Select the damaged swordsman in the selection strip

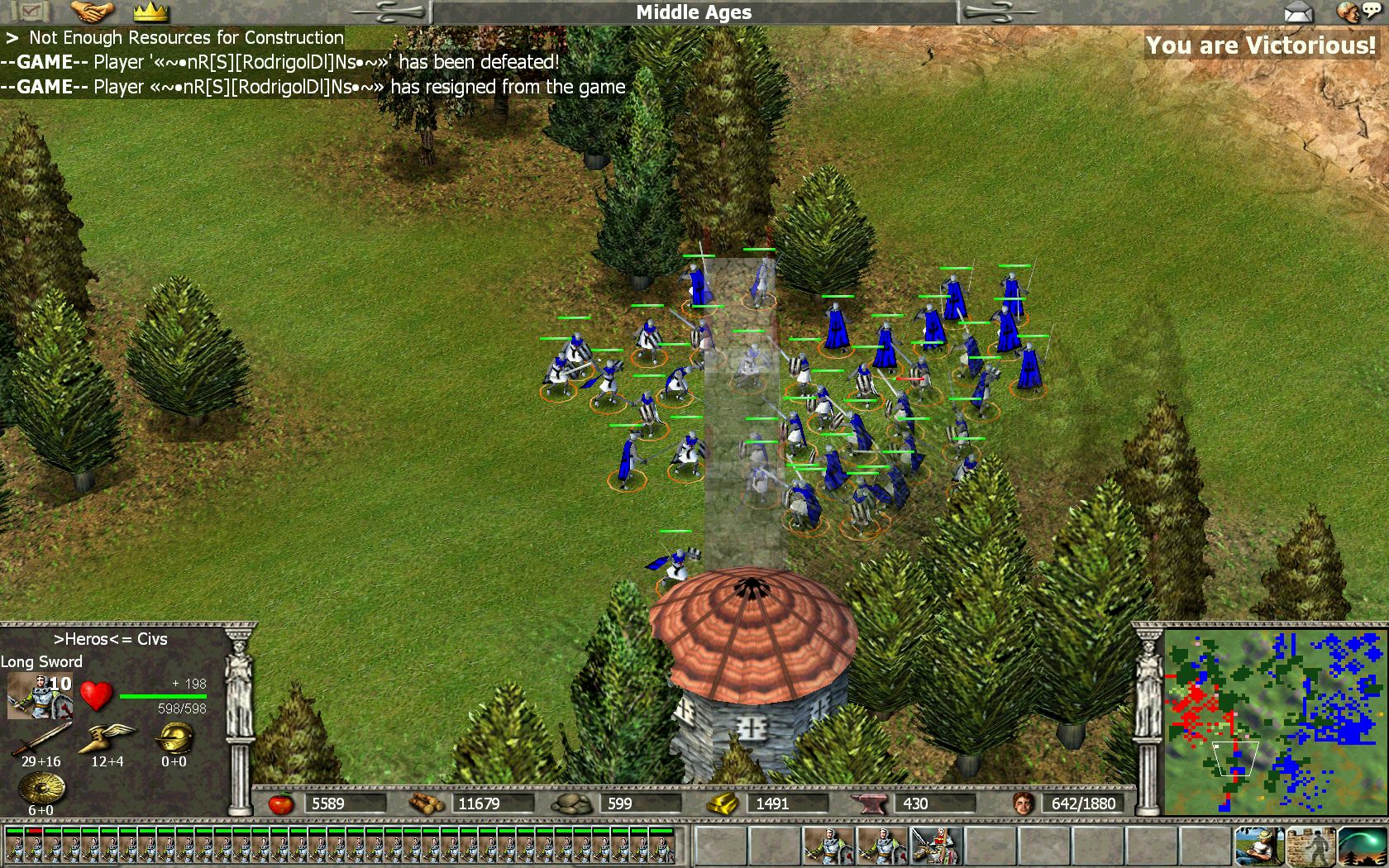(x=36, y=844)
